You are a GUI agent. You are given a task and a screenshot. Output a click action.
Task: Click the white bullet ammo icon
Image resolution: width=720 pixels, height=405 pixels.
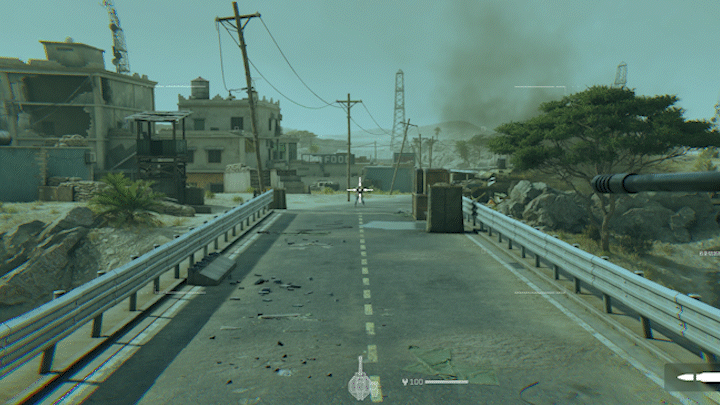697,377
